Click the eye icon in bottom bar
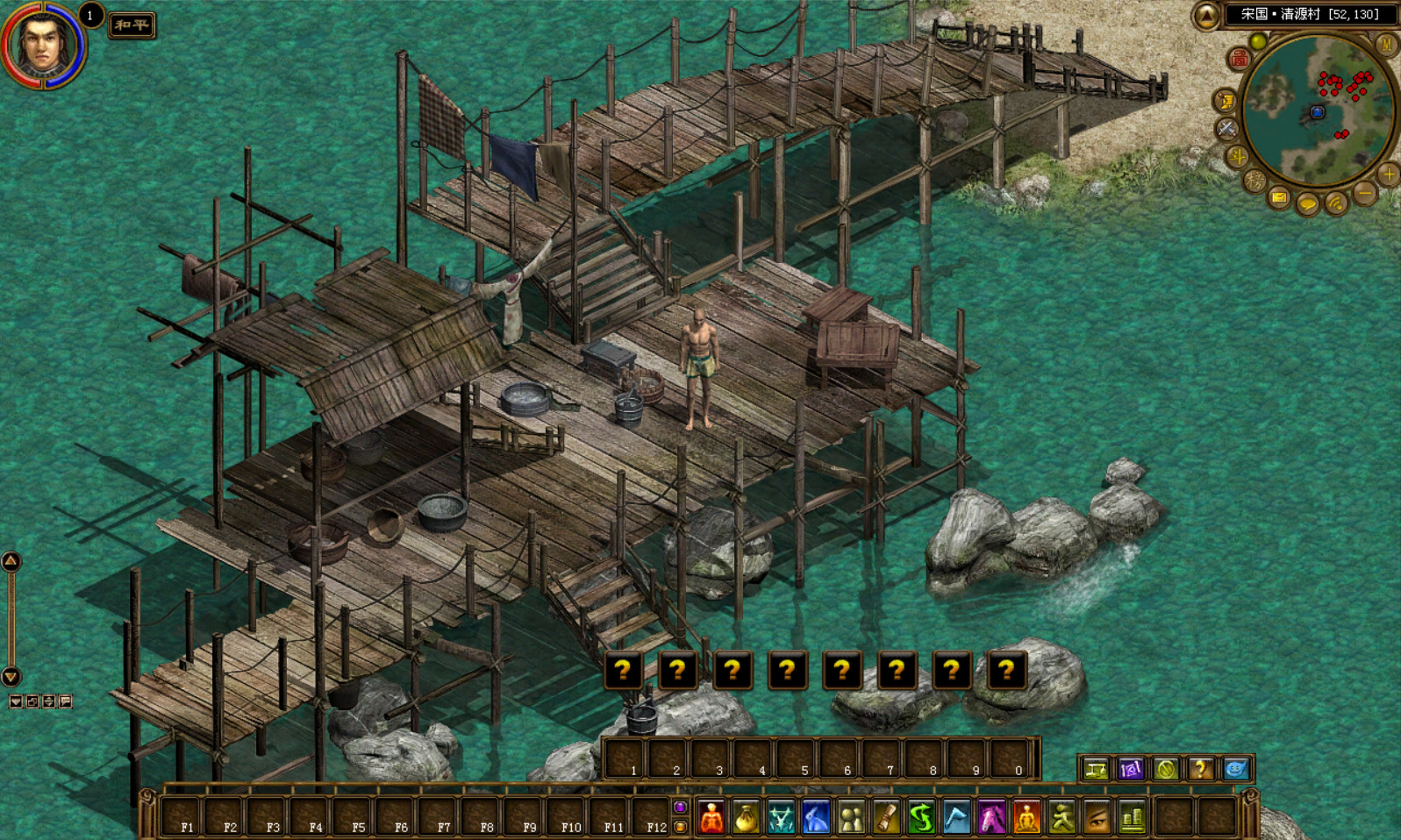The image size is (1401, 840). (1097, 818)
